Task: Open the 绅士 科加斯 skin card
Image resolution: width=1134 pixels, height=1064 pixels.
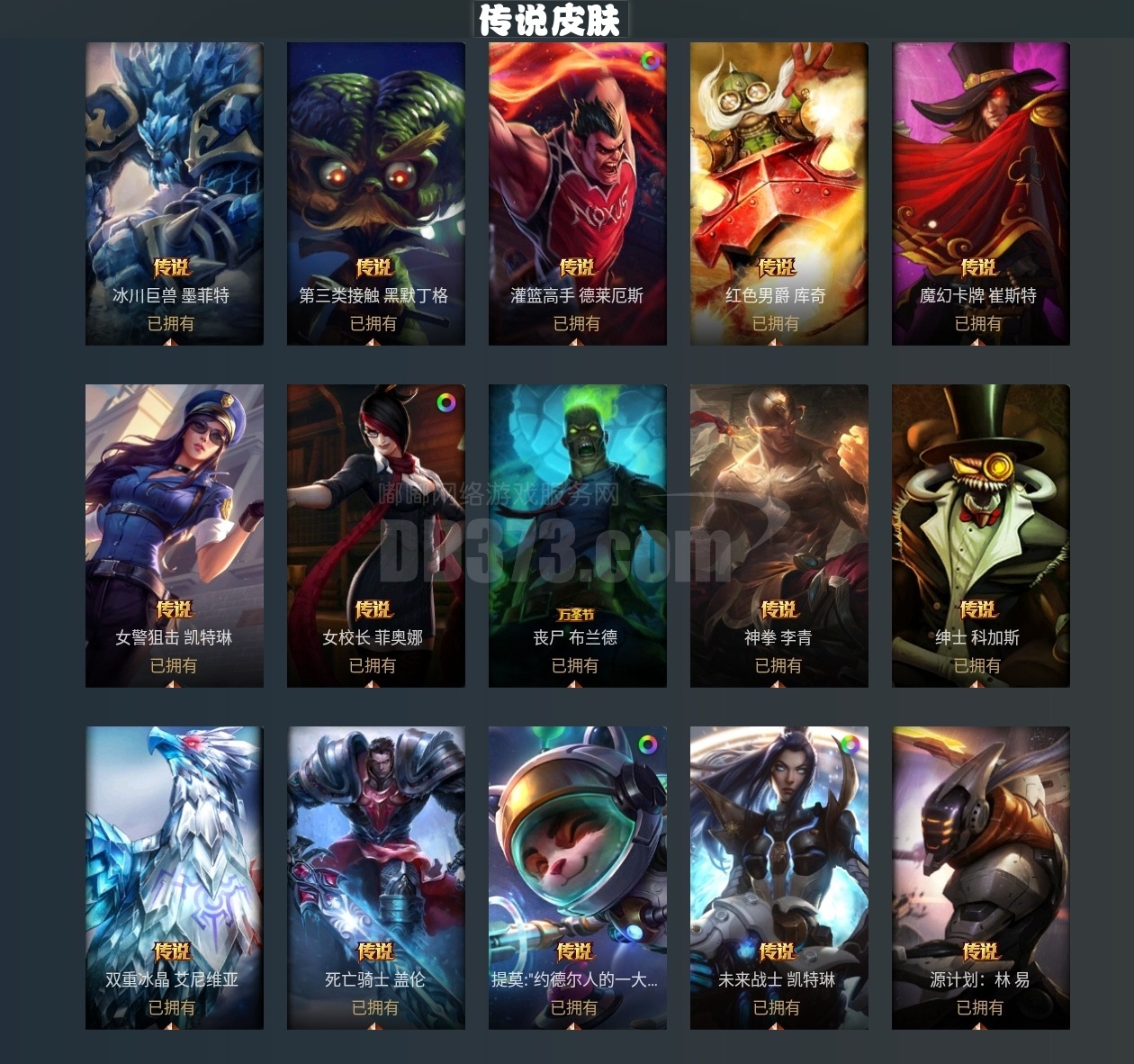Action: click(980, 536)
